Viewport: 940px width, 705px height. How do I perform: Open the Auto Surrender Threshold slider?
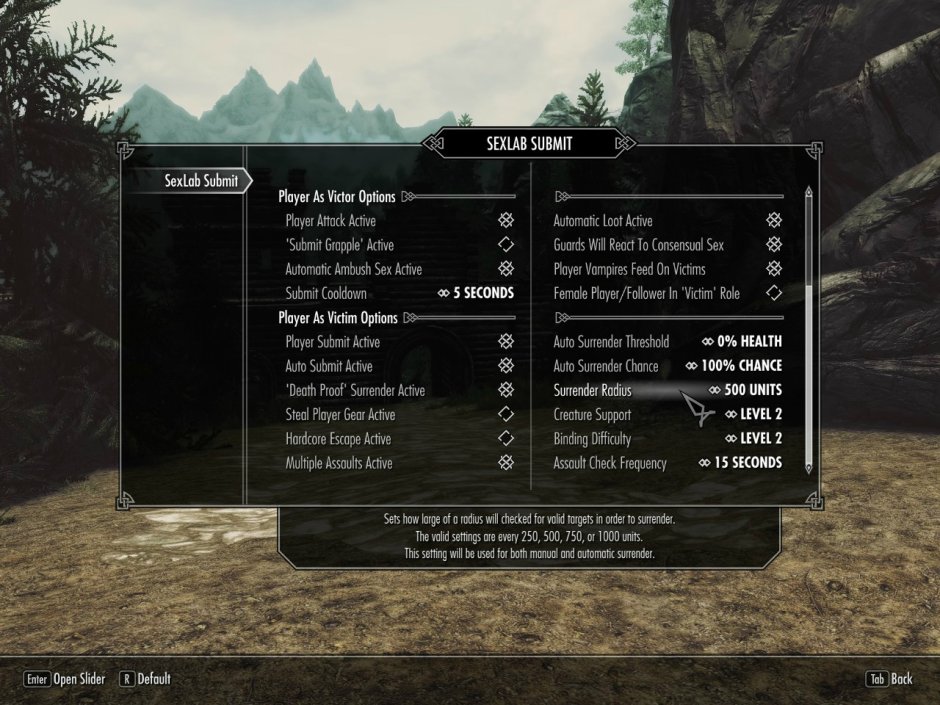tap(741, 342)
